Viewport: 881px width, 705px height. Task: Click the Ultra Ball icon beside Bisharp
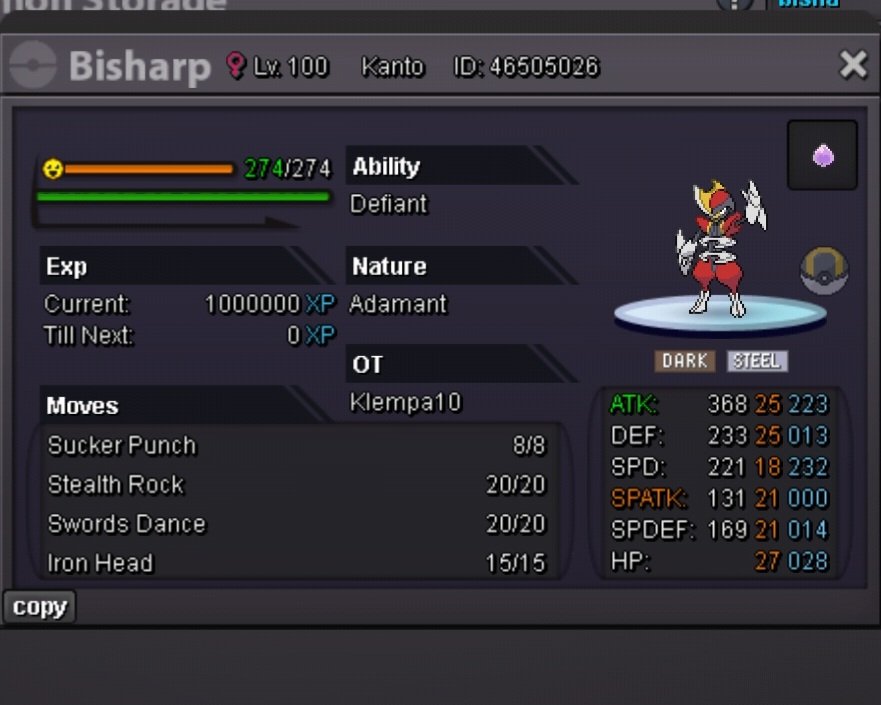click(824, 270)
